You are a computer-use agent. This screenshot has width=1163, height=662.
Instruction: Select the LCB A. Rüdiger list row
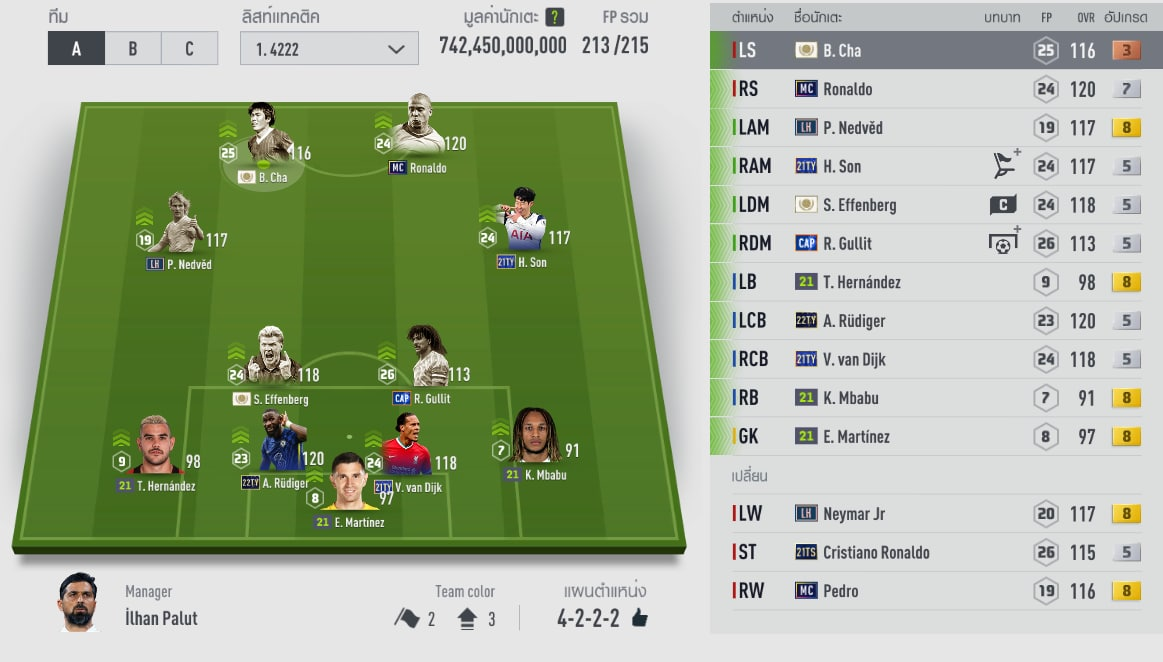(935, 321)
